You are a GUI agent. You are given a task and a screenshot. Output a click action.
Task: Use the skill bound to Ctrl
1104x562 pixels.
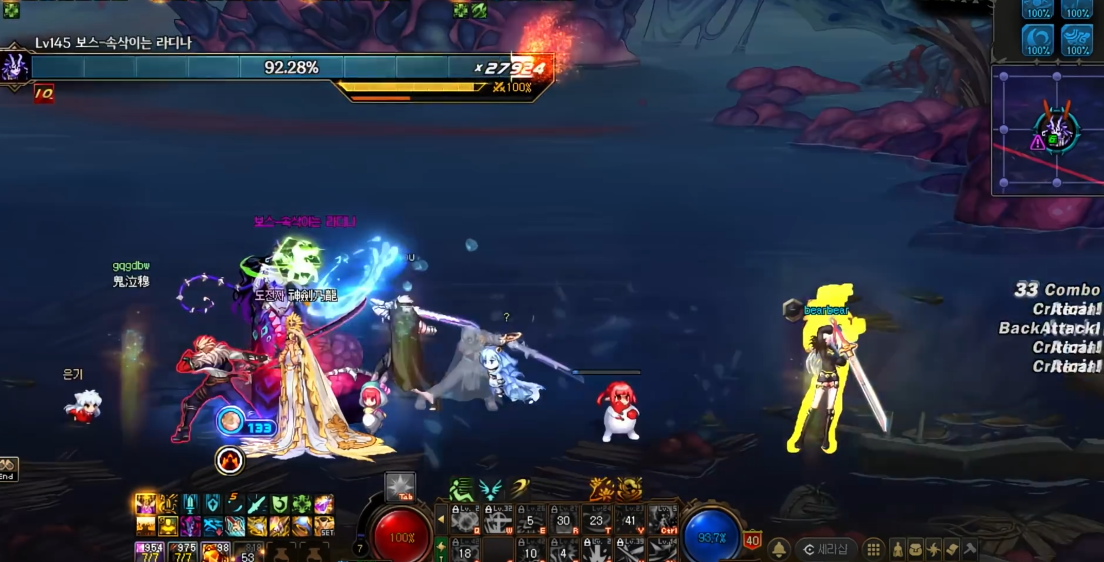tap(663, 520)
